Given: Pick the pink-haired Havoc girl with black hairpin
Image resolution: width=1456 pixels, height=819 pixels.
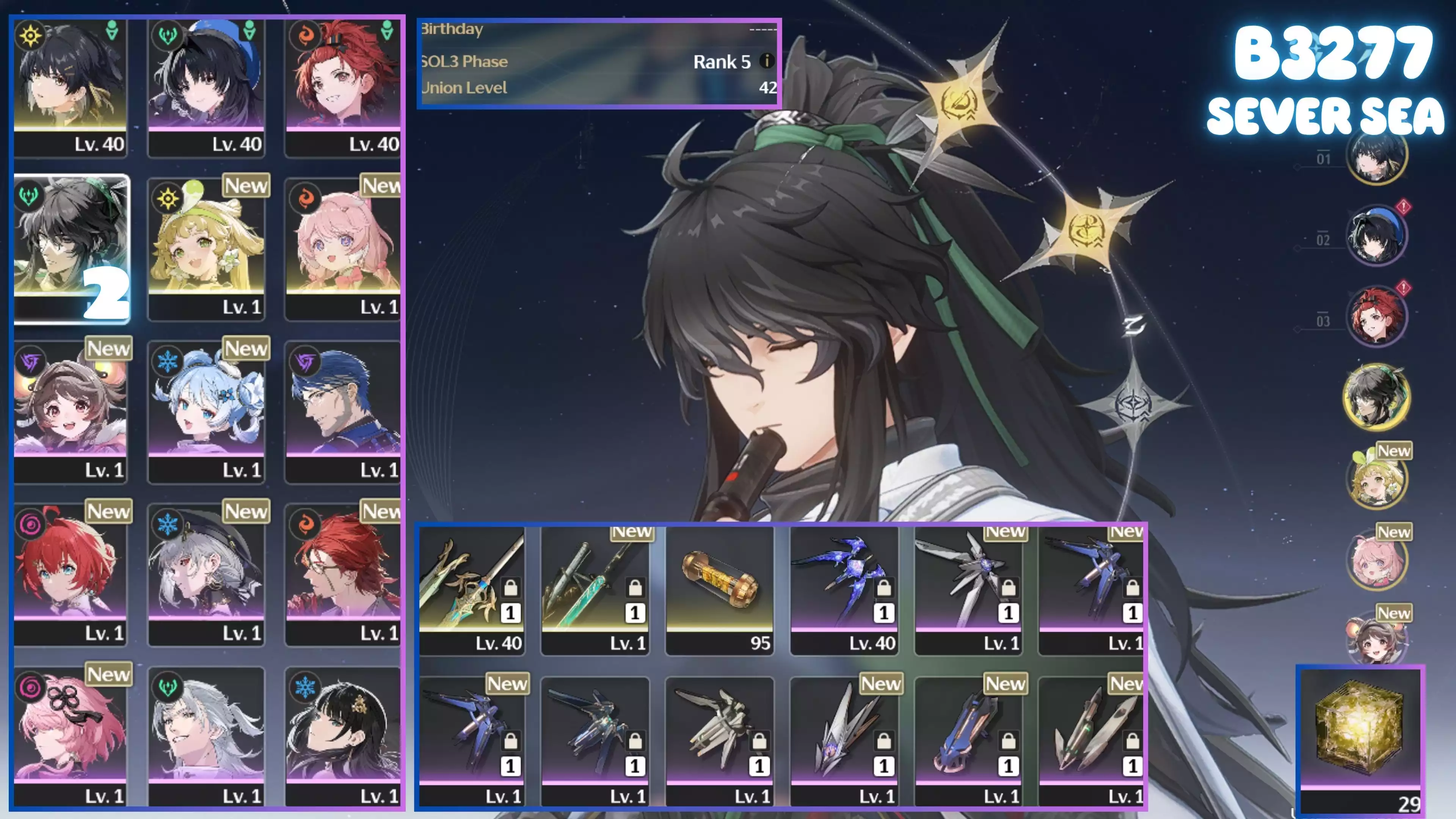Looking at the screenshot, I should (x=70, y=731).
